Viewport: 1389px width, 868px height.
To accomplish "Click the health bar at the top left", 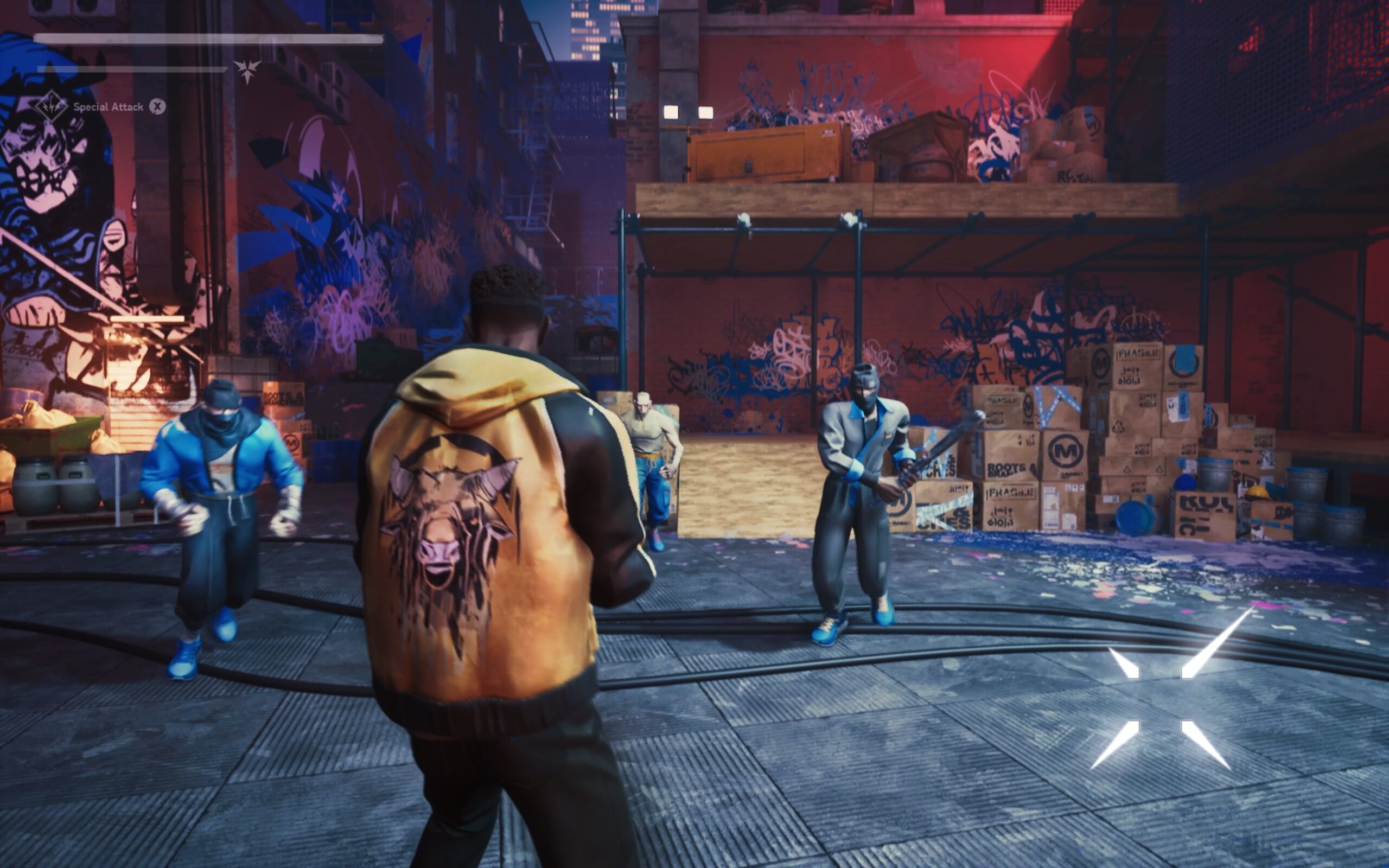I will (207, 39).
